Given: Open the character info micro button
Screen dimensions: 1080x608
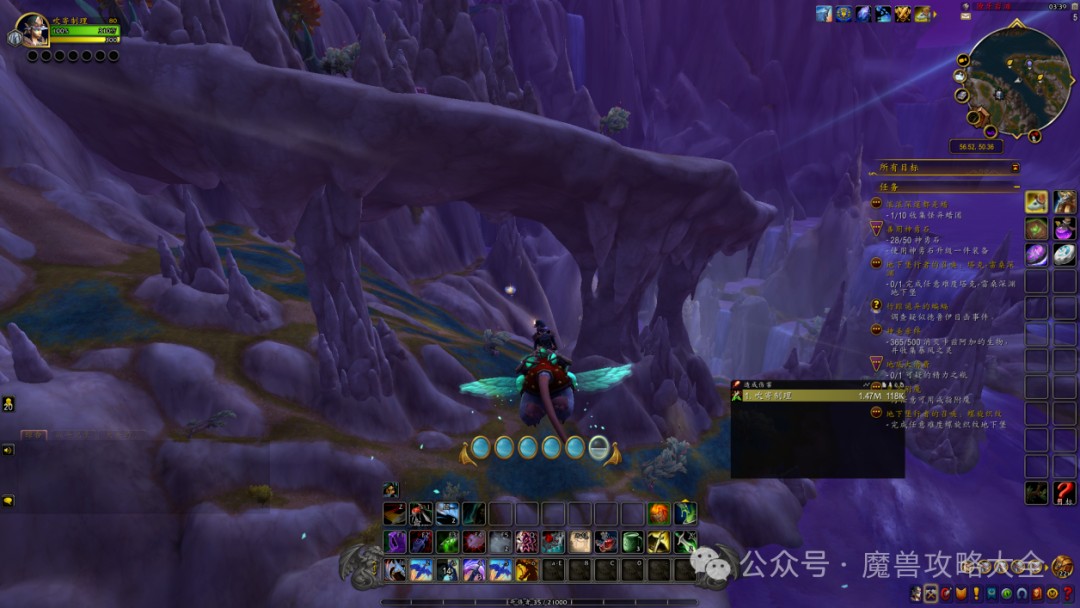Looking at the screenshot, I should 917,594.
